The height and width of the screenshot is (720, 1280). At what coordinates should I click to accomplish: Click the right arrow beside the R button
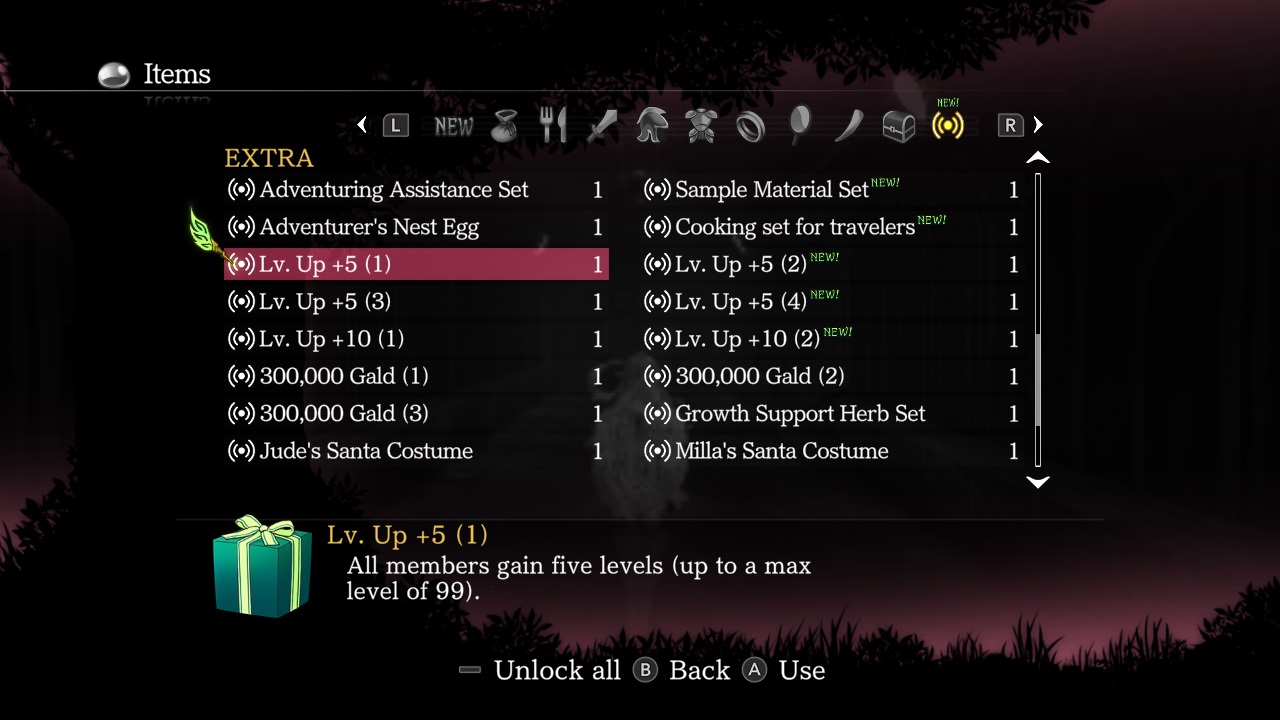pyautogui.click(x=1038, y=125)
